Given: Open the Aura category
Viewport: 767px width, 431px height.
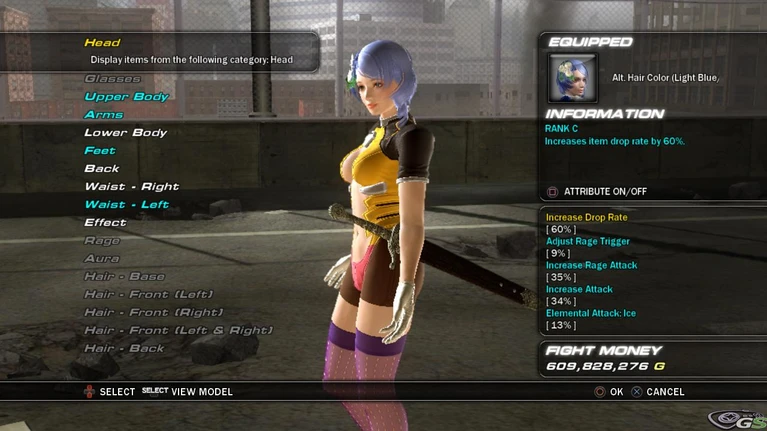Looking at the screenshot, I should 102,259.
